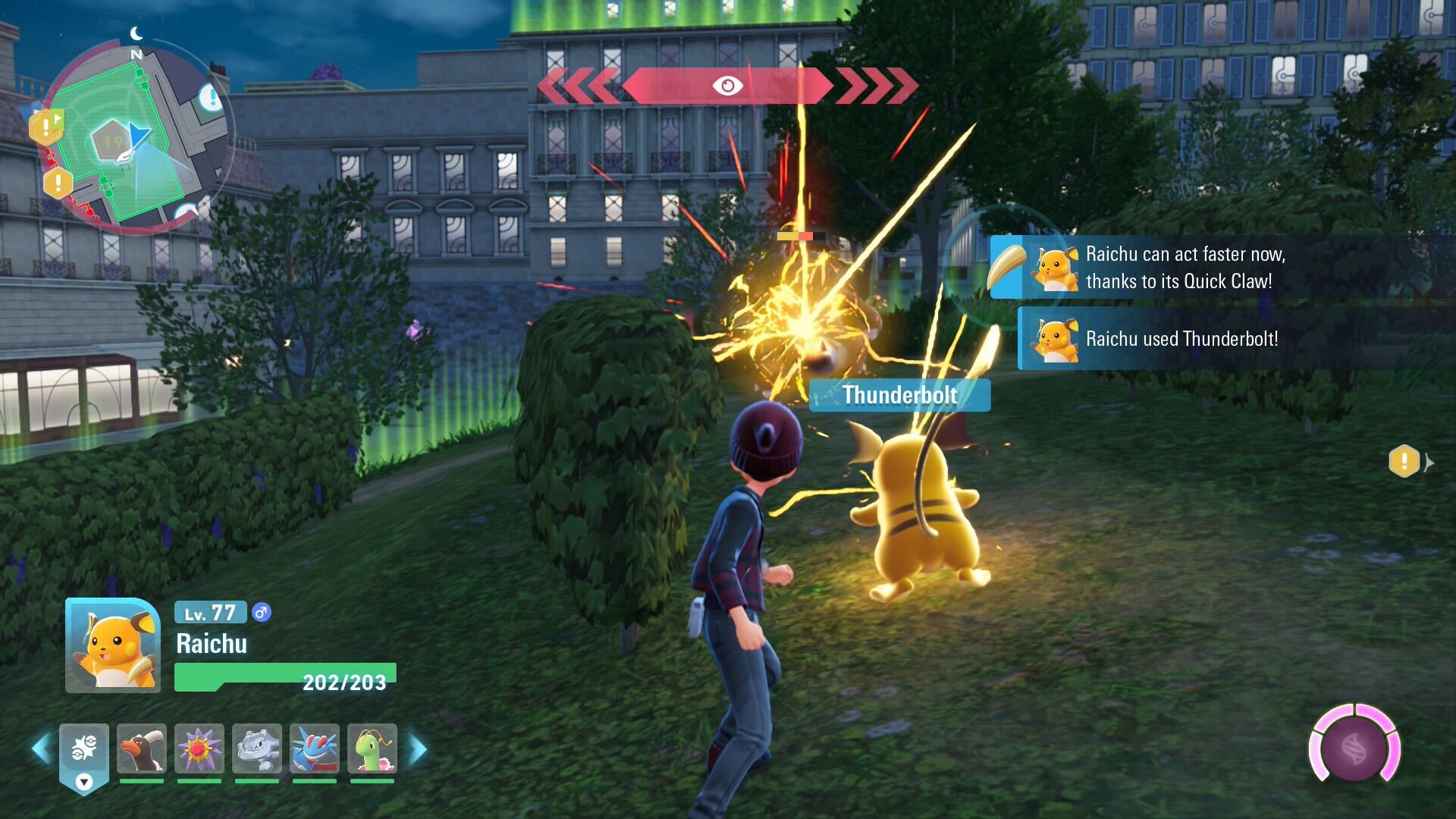Image resolution: width=1456 pixels, height=819 pixels.
Task: Expand the notification arrow next to the alert icon
Action: point(1429,463)
